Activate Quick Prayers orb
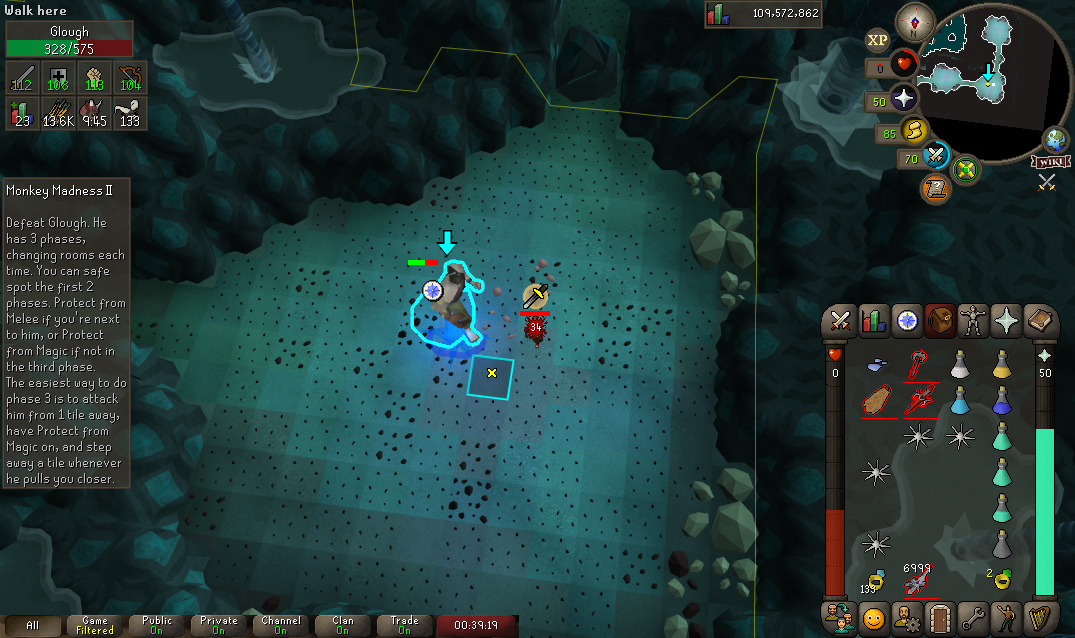The width and height of the screenshot is (1075, 638). click(904, 99)
